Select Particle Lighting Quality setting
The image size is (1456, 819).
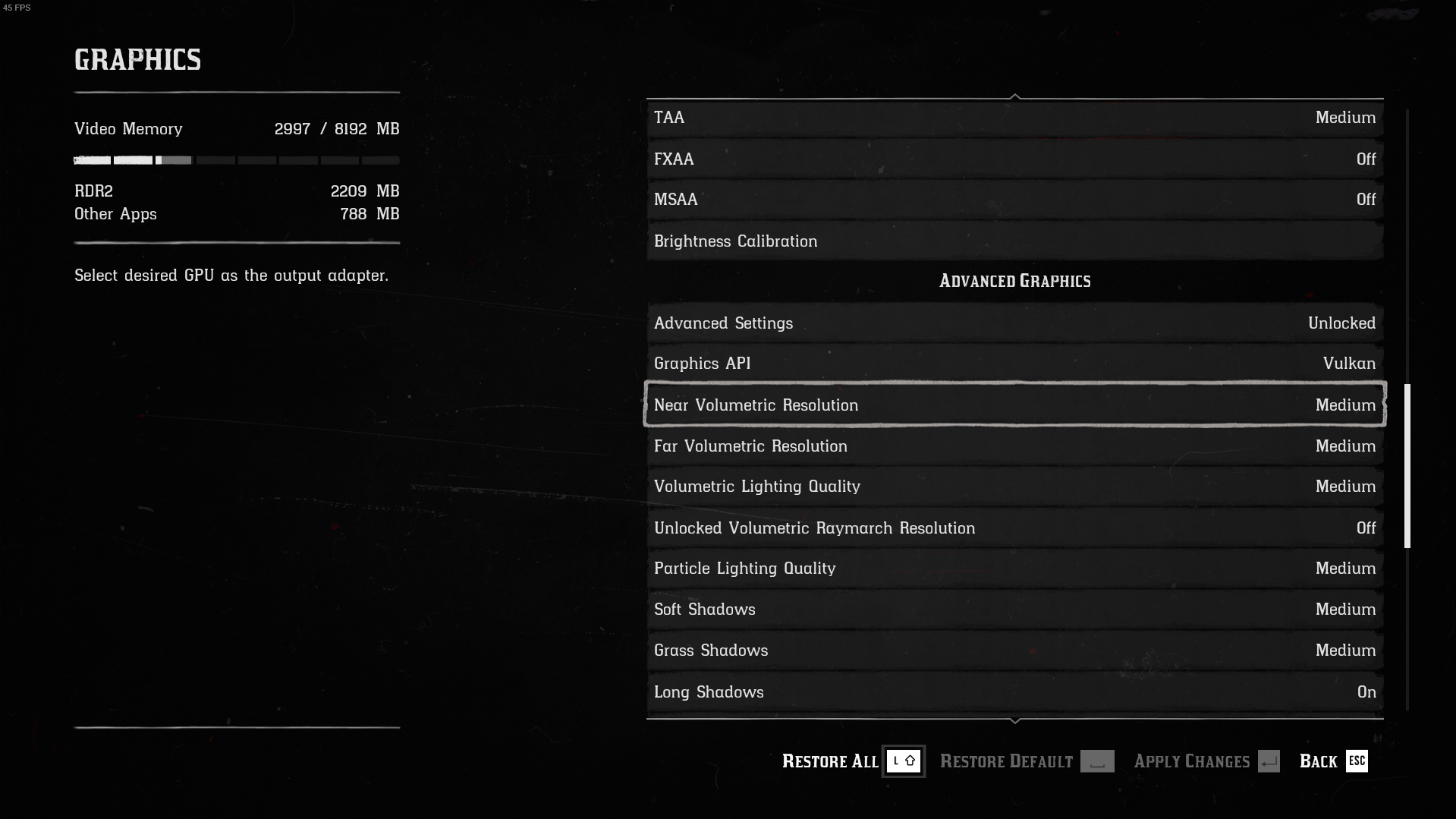point(1014,569)
